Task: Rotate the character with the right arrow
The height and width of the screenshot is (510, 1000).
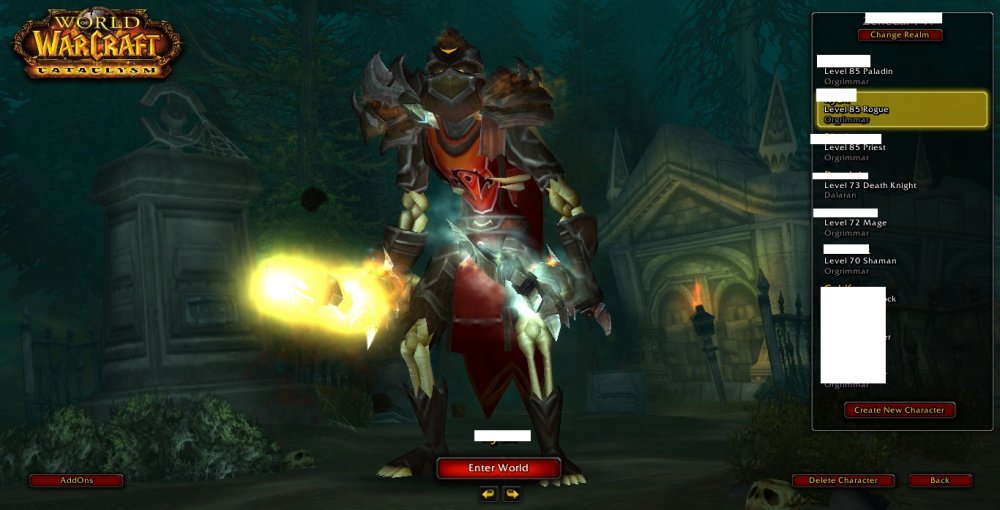Action: (512, 494)
